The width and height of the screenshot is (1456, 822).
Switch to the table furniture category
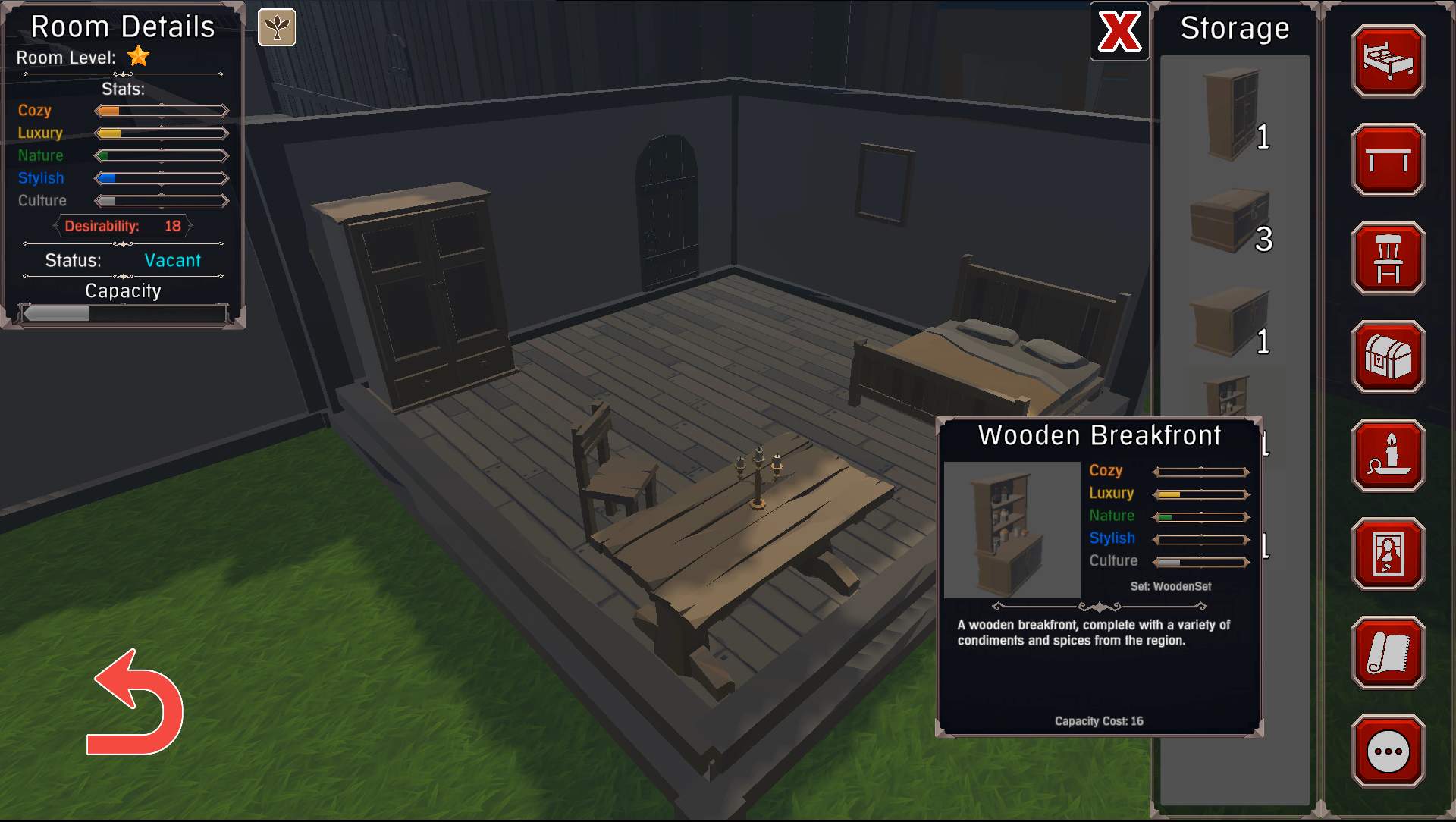click(1388, 160)
